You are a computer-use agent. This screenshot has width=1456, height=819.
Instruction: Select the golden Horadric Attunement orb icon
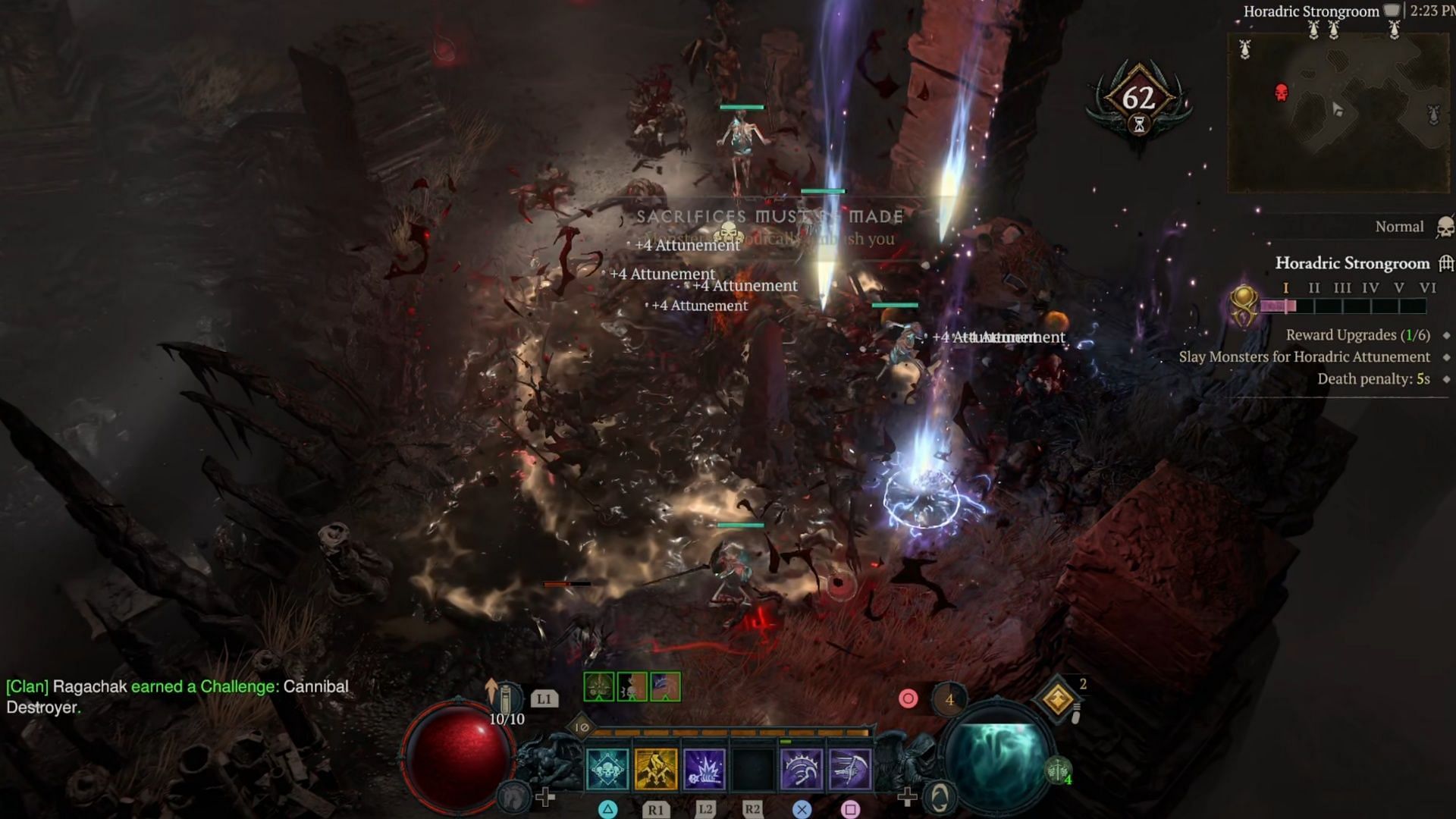tap(1244, 306)
